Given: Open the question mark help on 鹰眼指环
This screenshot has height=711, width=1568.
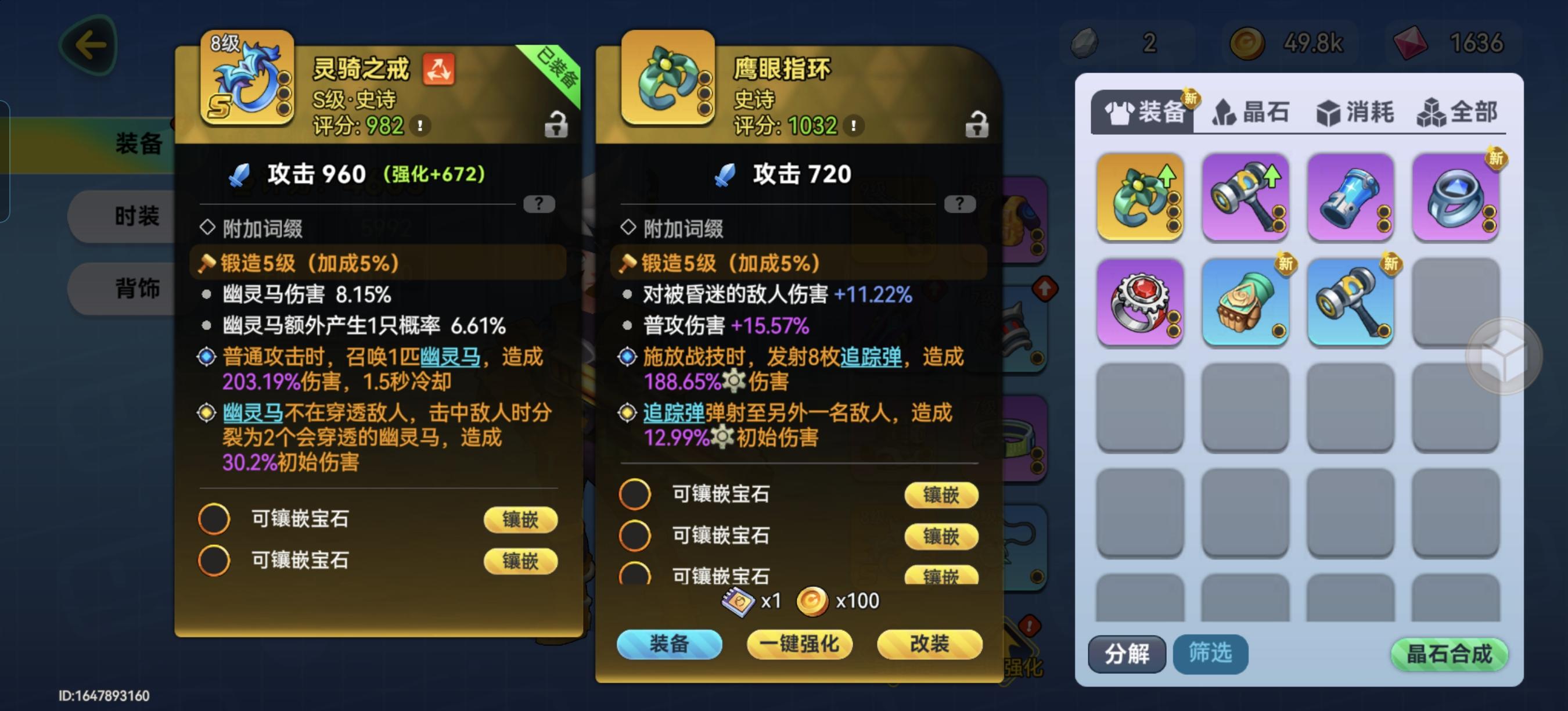Looking at the screenshot, I should pos(961,204).
